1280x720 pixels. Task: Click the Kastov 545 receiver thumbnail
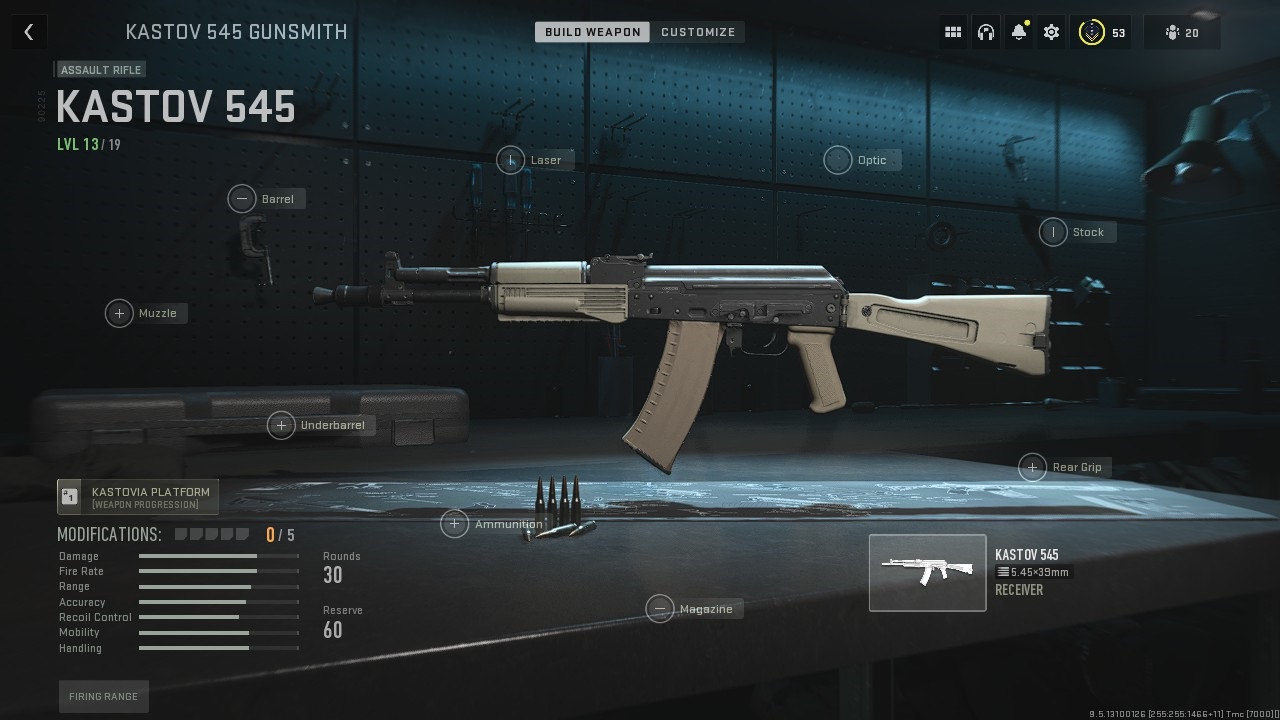click(x=927, y=572)
